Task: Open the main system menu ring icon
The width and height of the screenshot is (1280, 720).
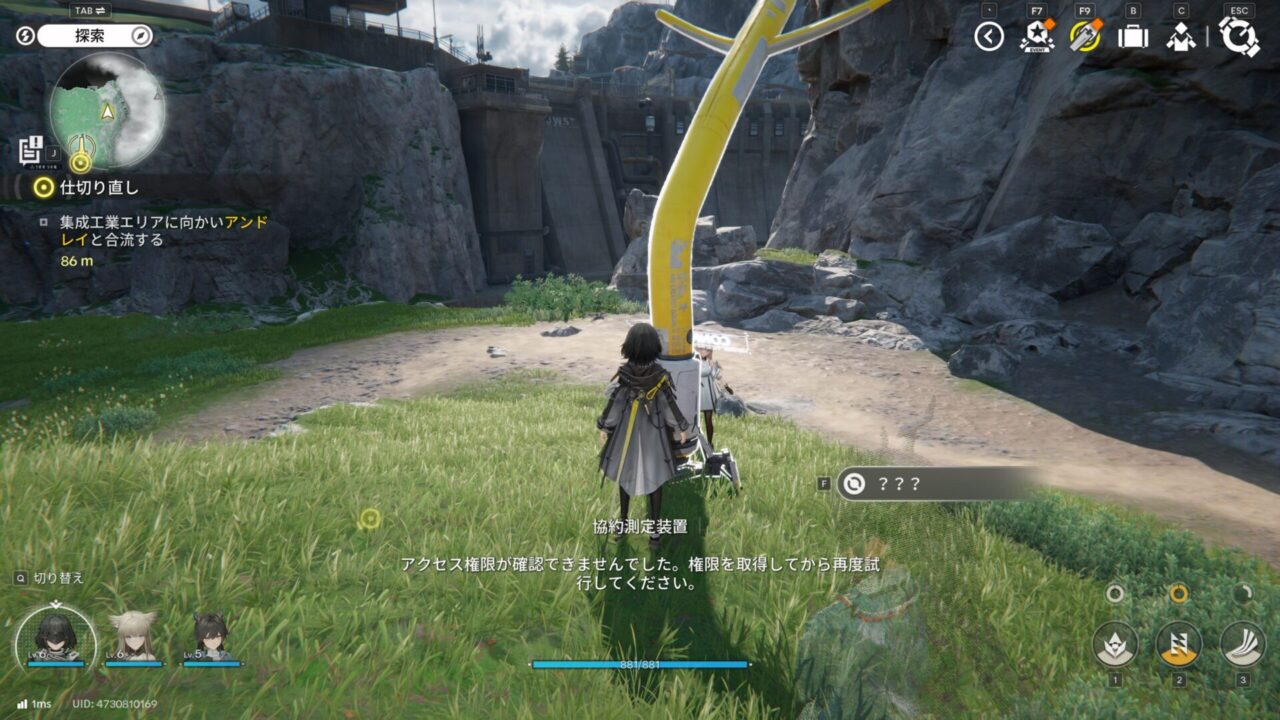Action: 1239,37
